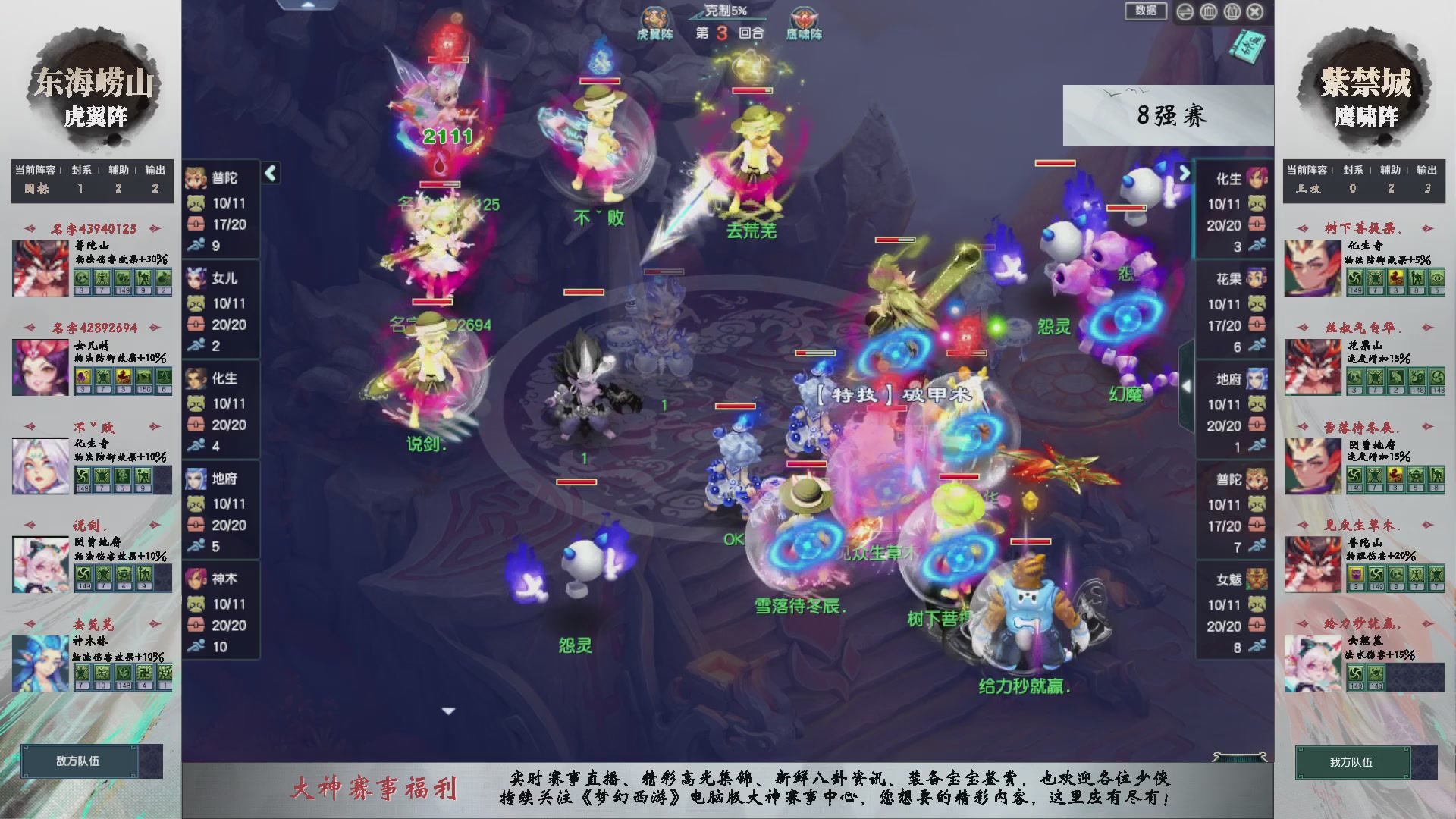Image resolution: width=1456 pixels, height=819 pixels.
Task: Collapse the left unit list with its chevron
Action: click(270, 173)
